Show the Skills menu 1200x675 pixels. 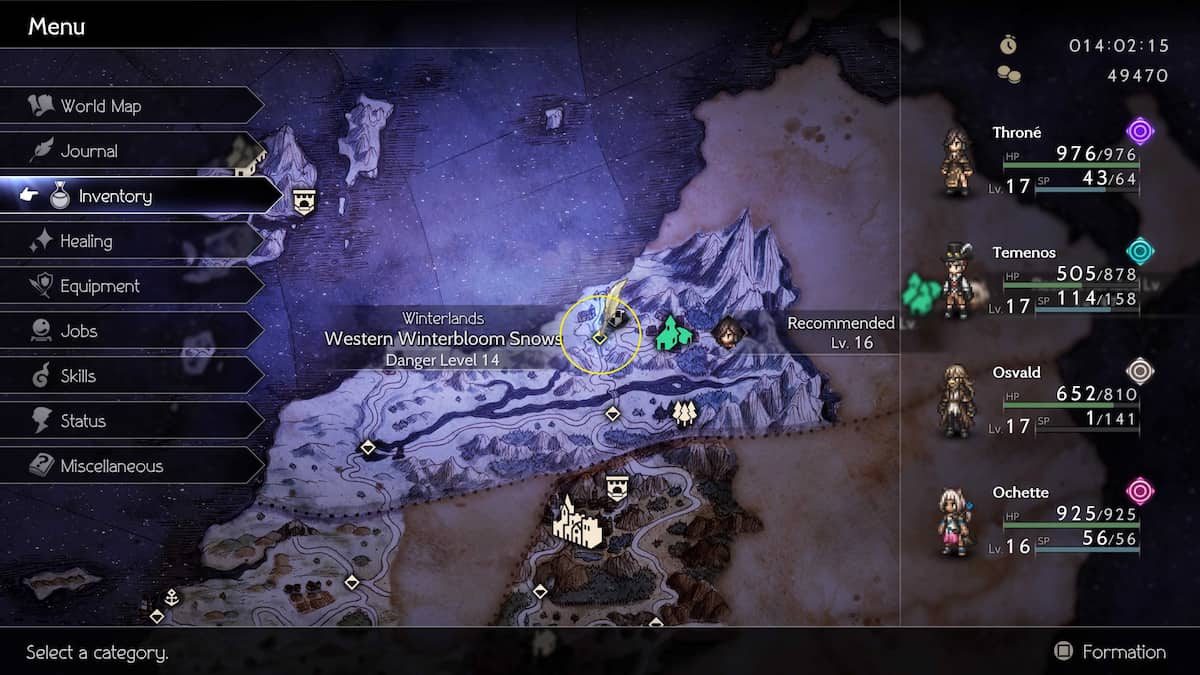[78, 376]
